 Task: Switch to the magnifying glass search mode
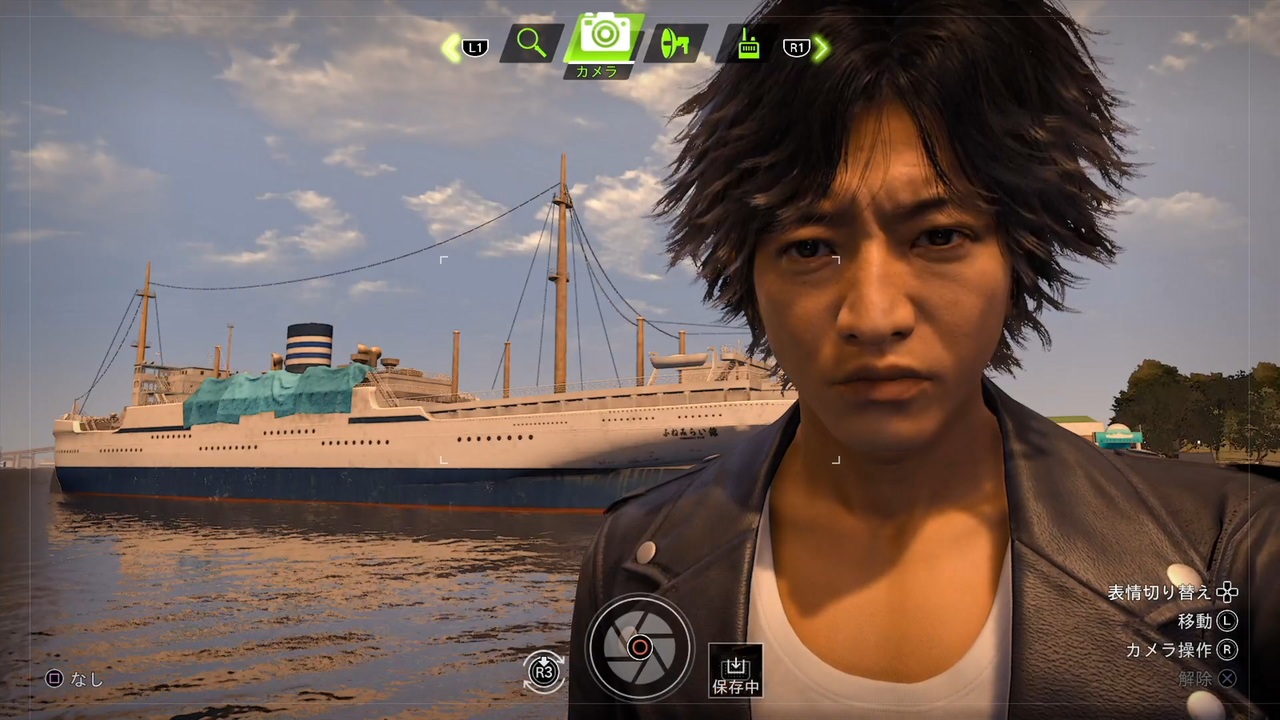[x=532, y=44]
